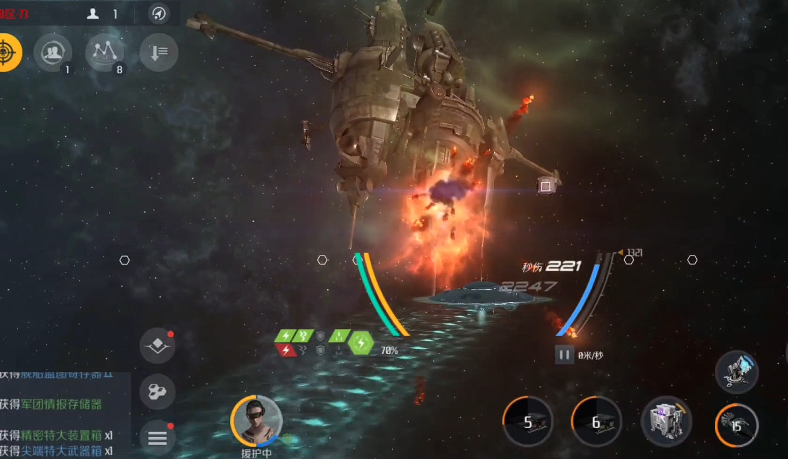This screenshot has width=788, height=459.
Task: Open the star map route icon
Action: click(x=105, y=51)
